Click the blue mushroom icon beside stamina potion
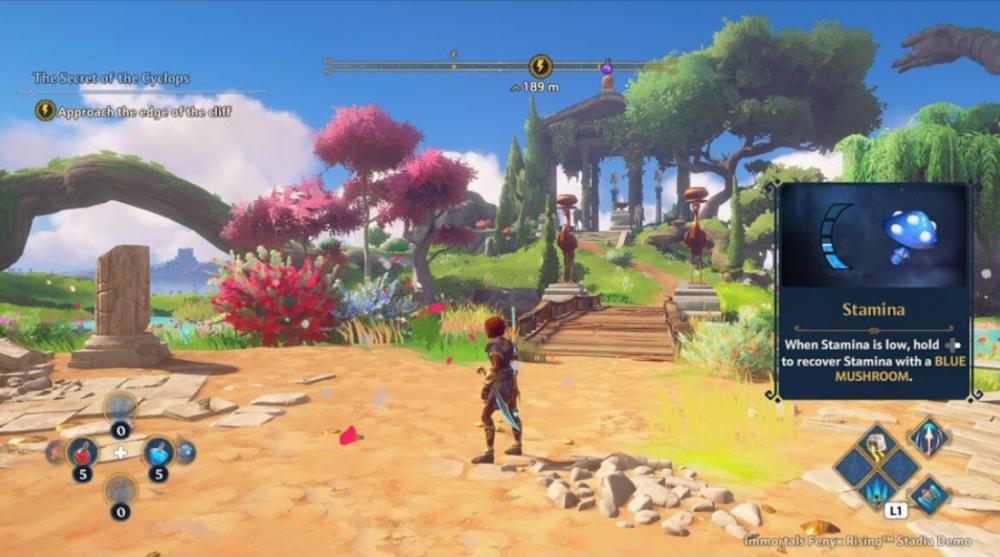1000x557 pixels. pyautogui.click(x=186, y=452)
